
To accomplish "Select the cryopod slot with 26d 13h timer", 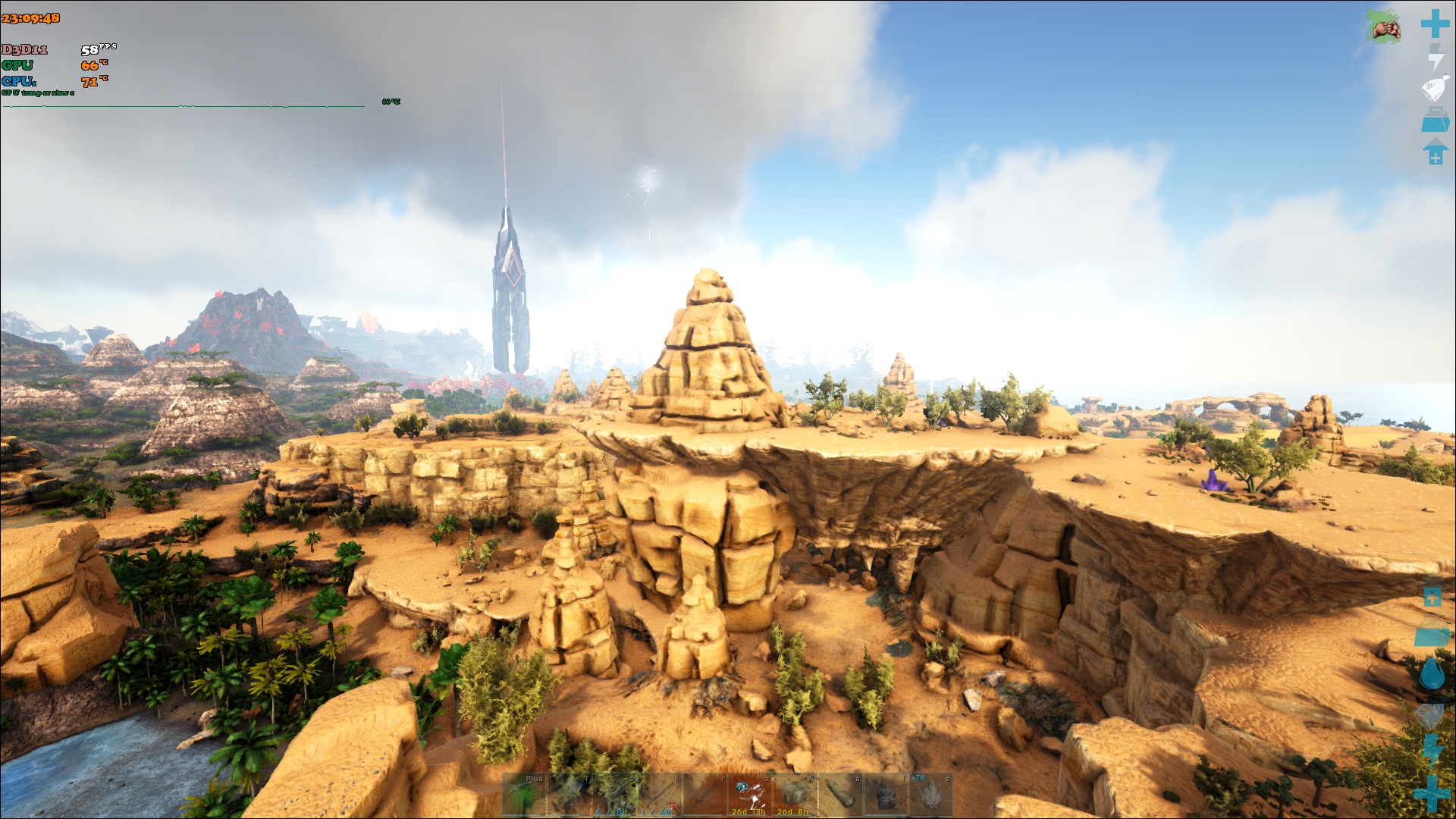I will [749, 795].
